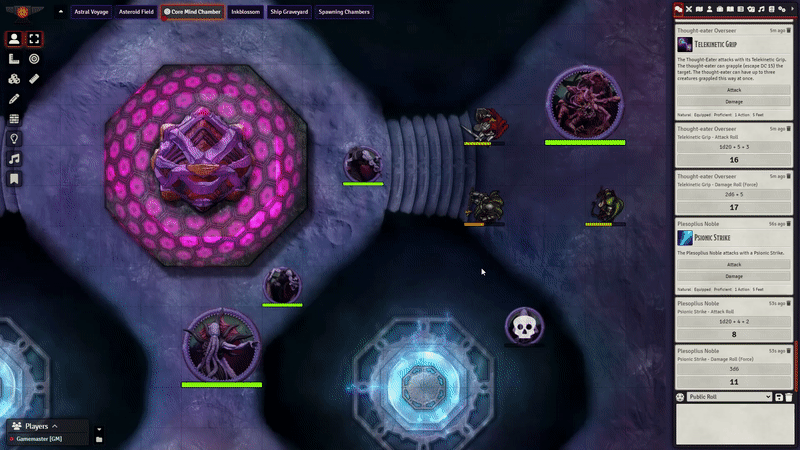The height and width of the screenshot is (450, 800).
Task: Clear the chat log with trash icon
Action: [789, 397]
